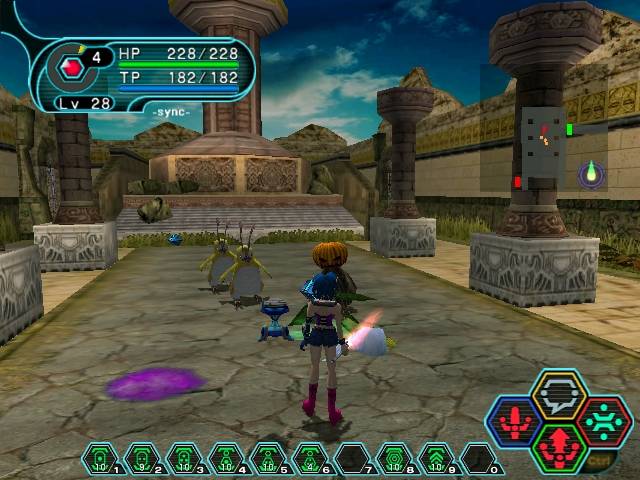The image size is (640, 480).
Task: Select the item in quick slot 1
Action: pos(100,459)
